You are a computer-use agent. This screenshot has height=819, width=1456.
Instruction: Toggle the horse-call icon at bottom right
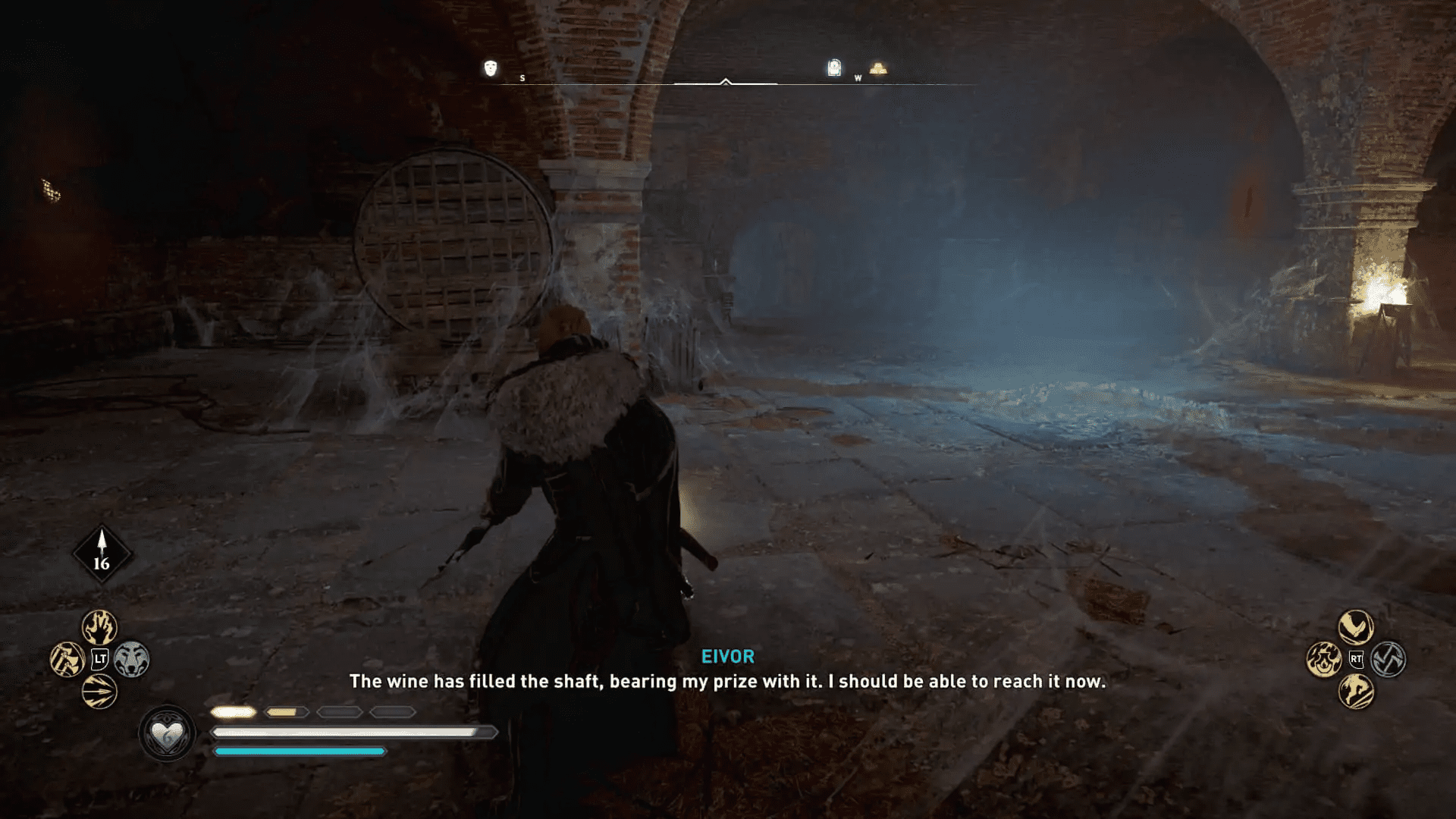1356,691
